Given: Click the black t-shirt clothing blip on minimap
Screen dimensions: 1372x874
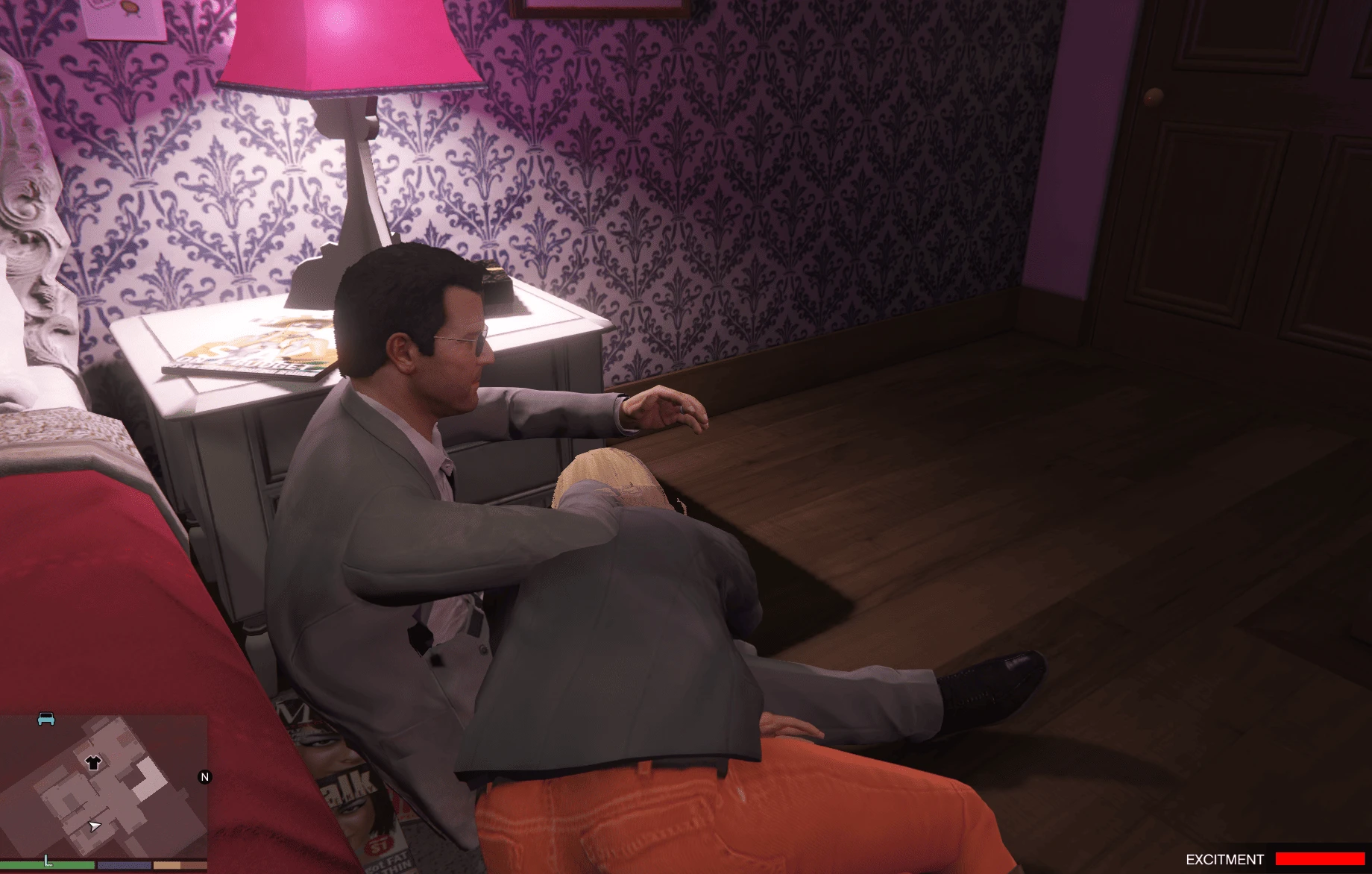Looking at the screenshot, I should (93, 763).
